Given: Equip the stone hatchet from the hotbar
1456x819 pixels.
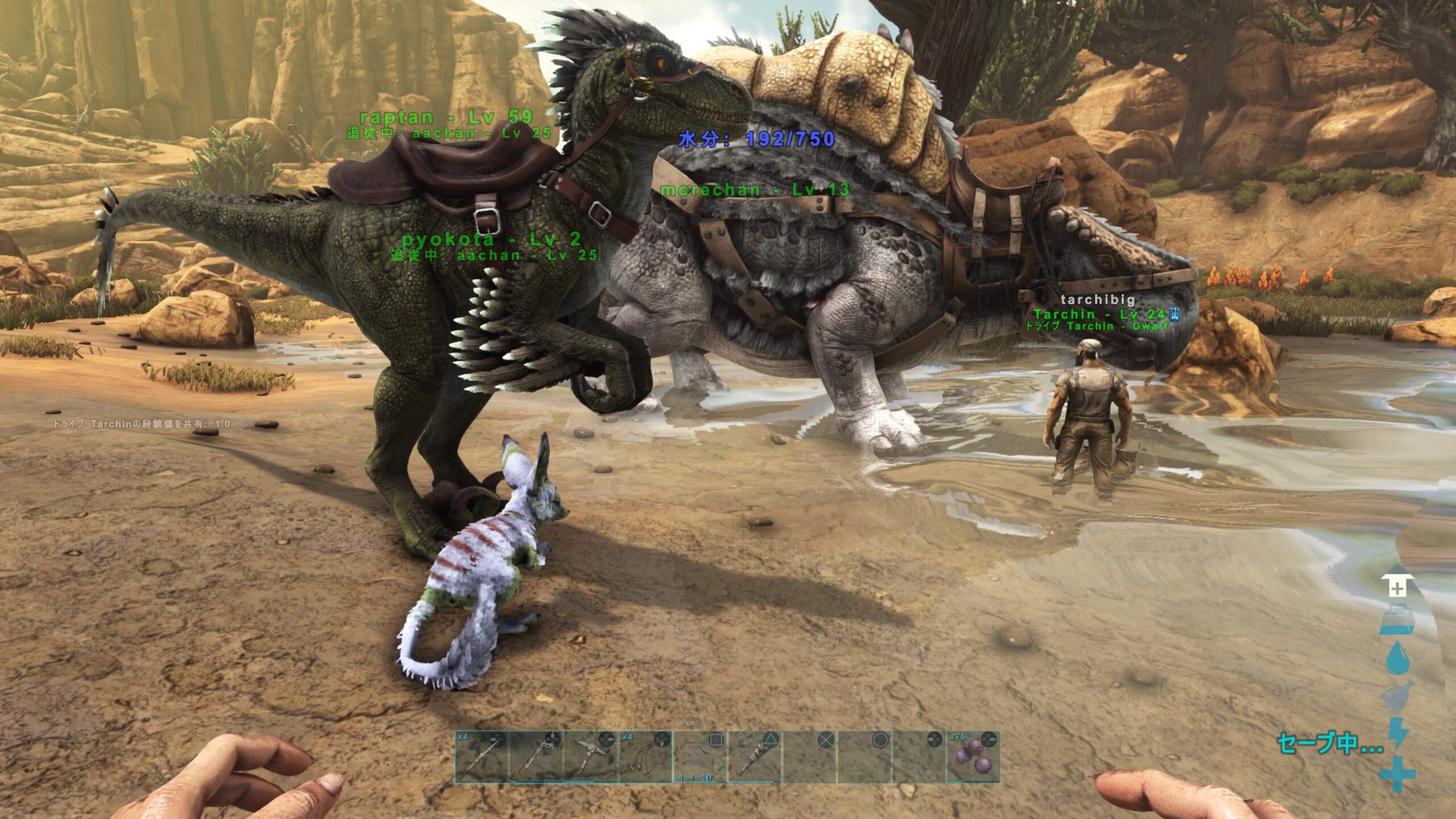Looking at the screenshot, I should pyautogui.click(x=536, y=758).
